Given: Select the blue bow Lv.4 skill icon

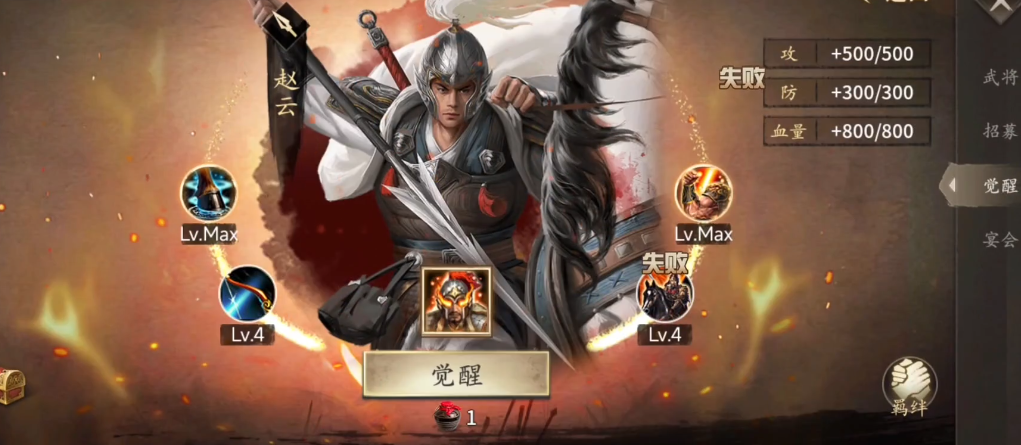Looking at the screenshot, I should point(247,295).
